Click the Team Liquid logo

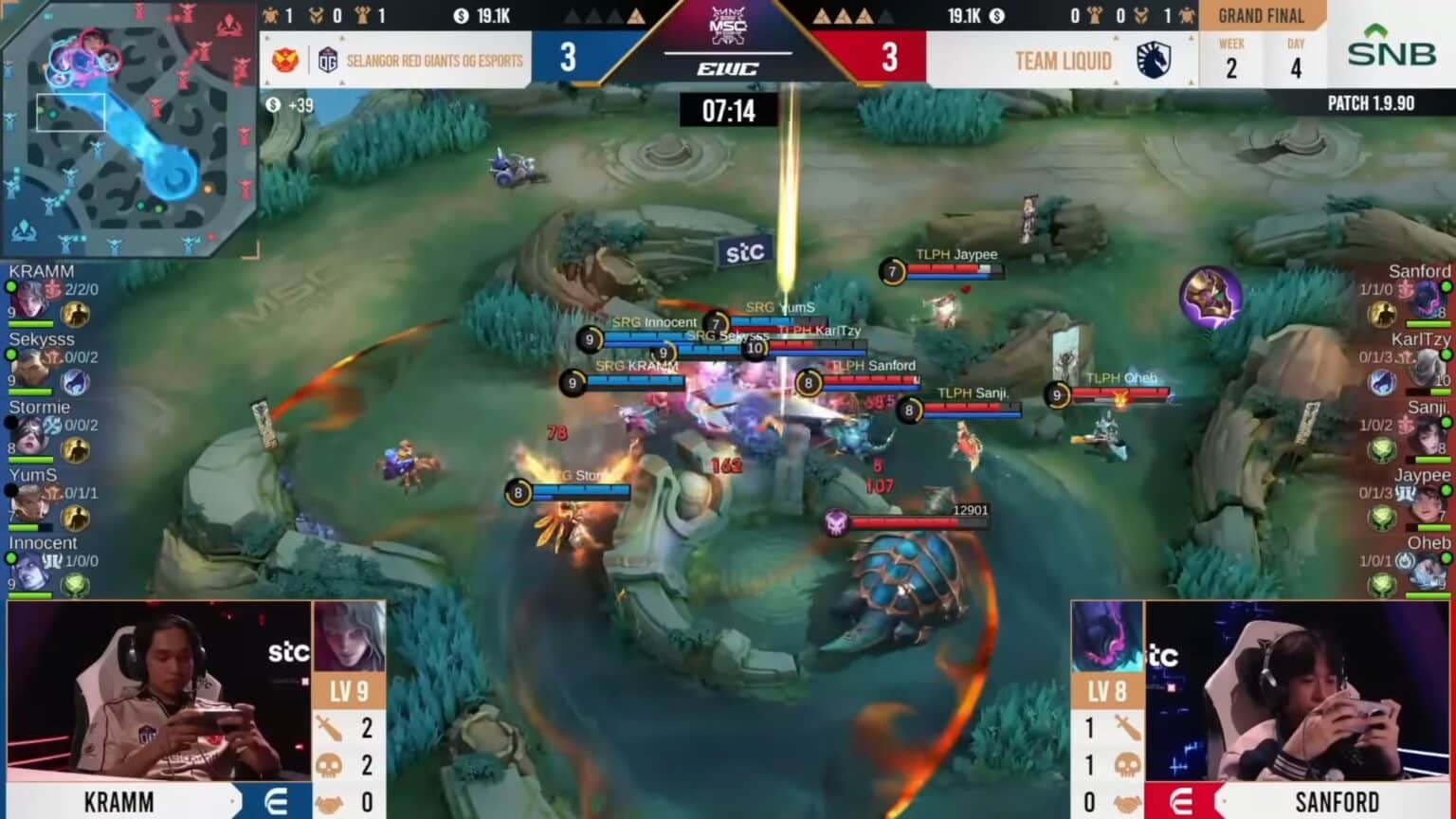tap(1151, 60)
